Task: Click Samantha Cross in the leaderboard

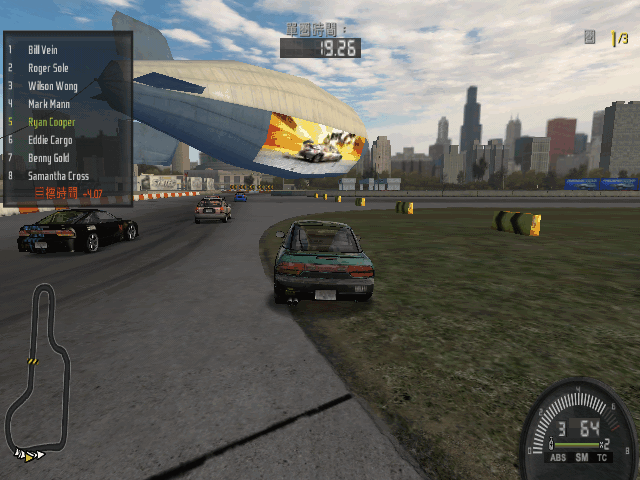Action: (58, 176)
